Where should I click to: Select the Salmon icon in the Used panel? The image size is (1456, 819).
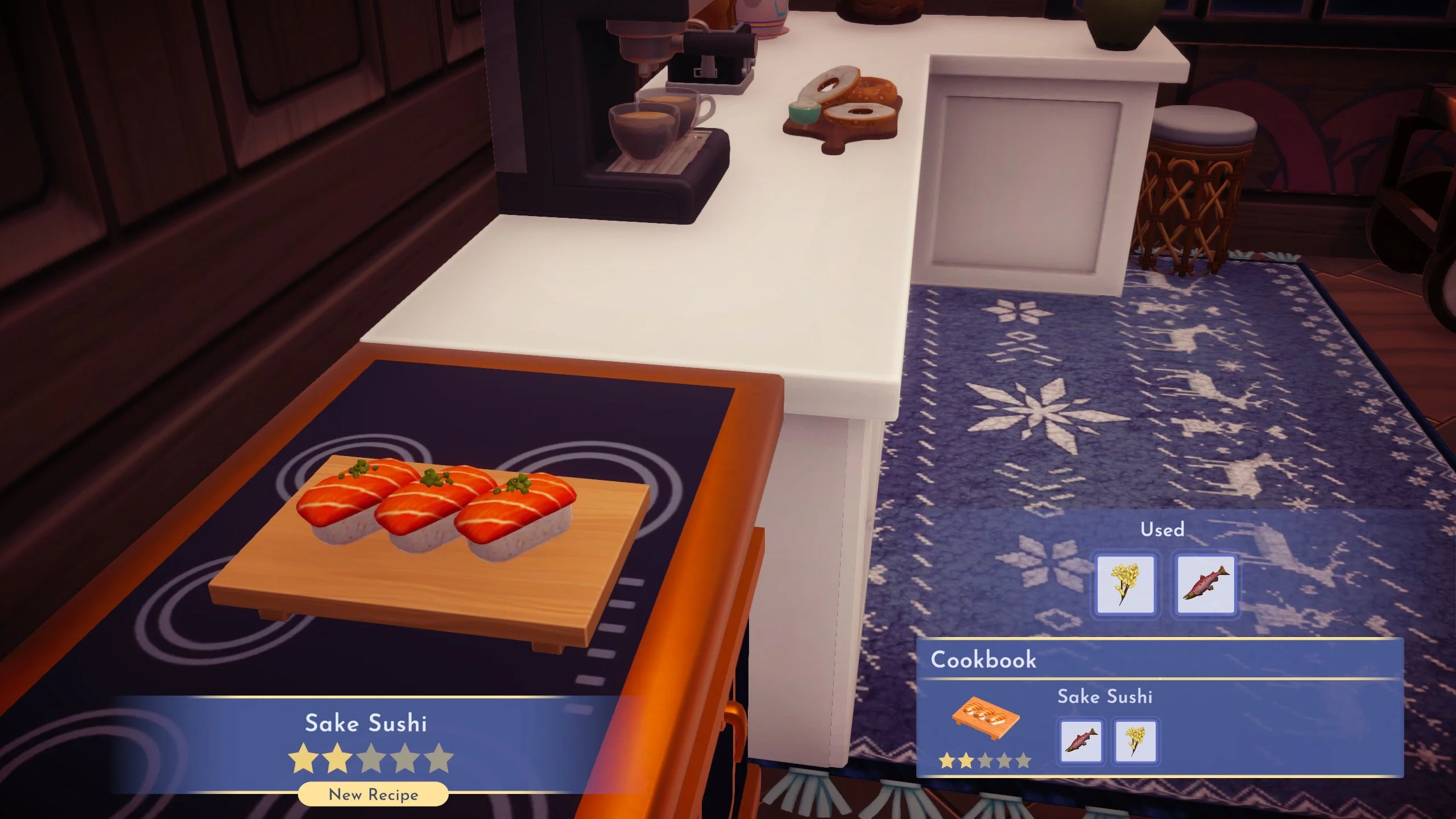pyautogui.click(x=1206, y=582)
